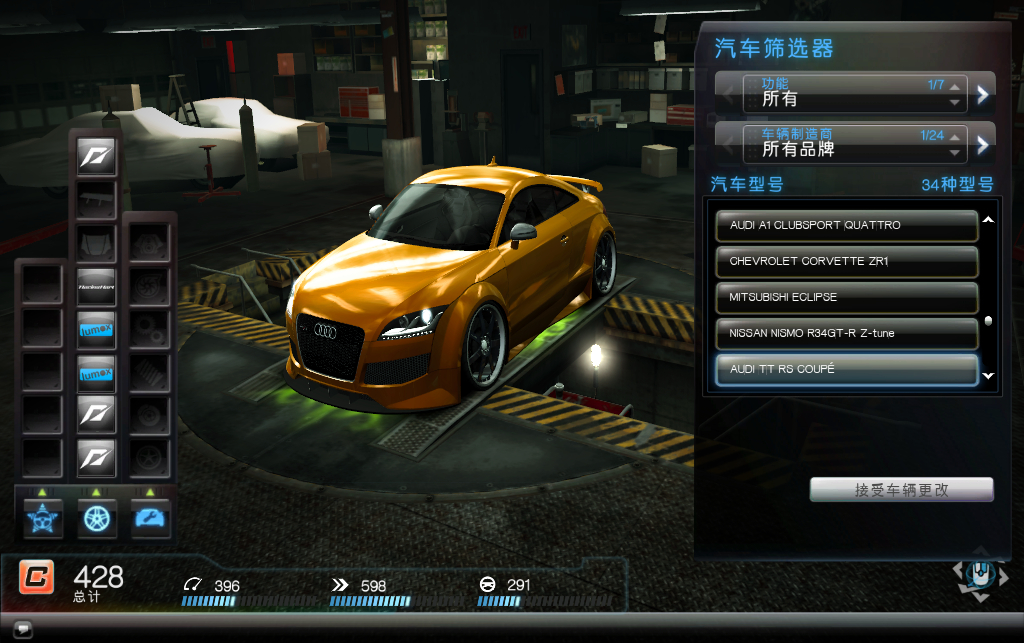Select the rear spoiler part slot

coord(97,199)
